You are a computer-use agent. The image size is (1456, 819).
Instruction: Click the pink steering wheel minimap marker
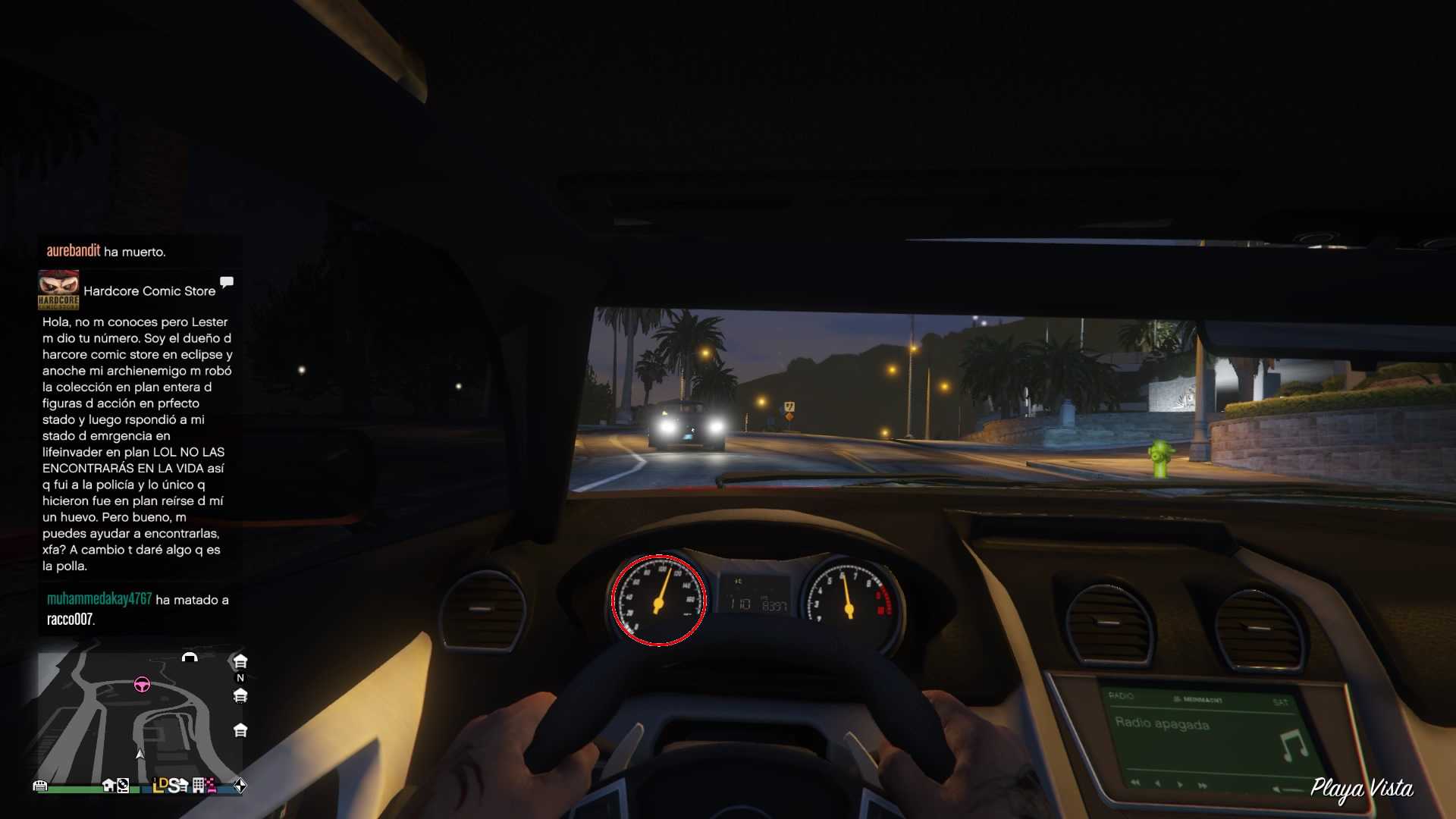point(142,686)
